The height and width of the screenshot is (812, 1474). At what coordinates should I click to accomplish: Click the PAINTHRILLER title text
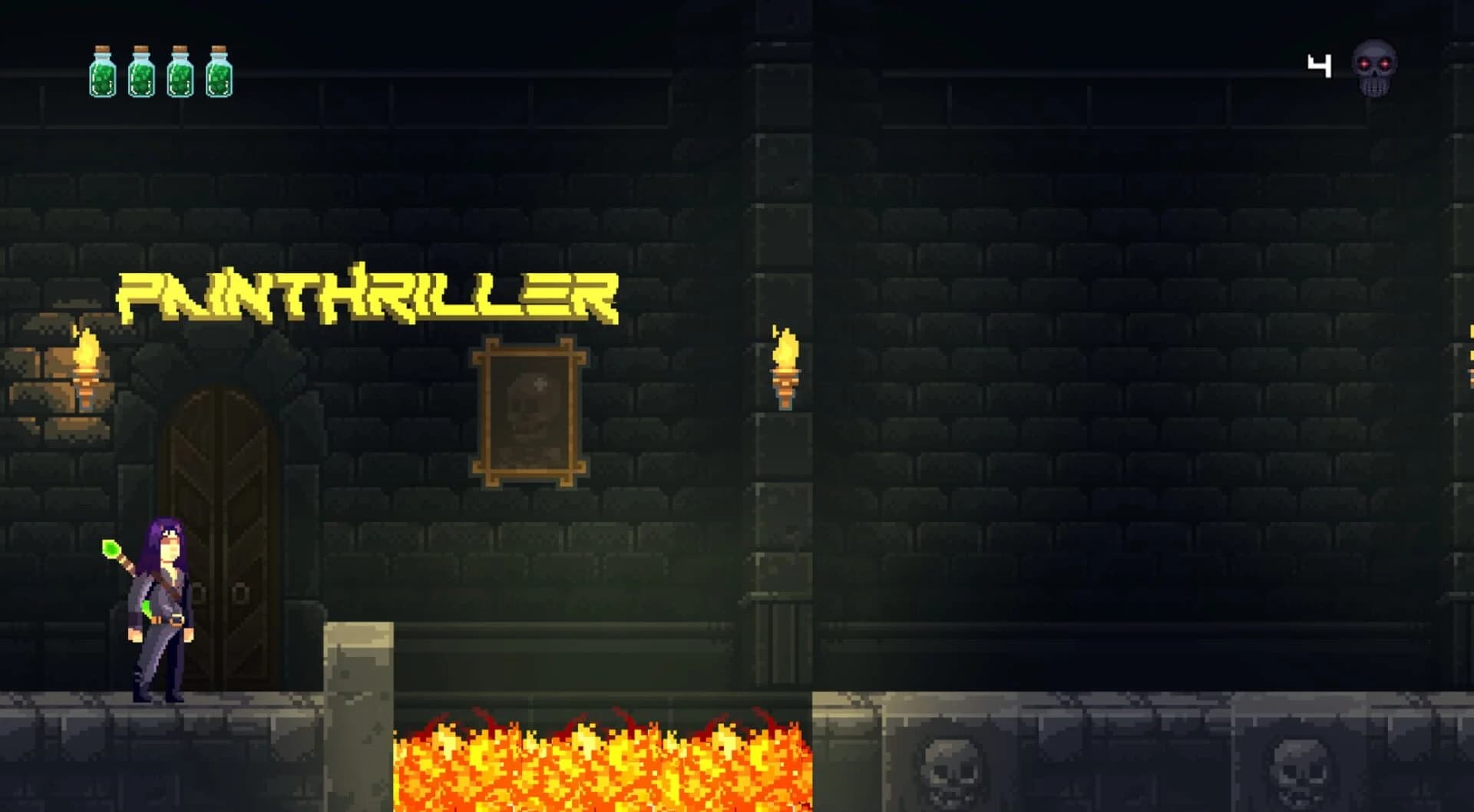[x=368, y=295]
